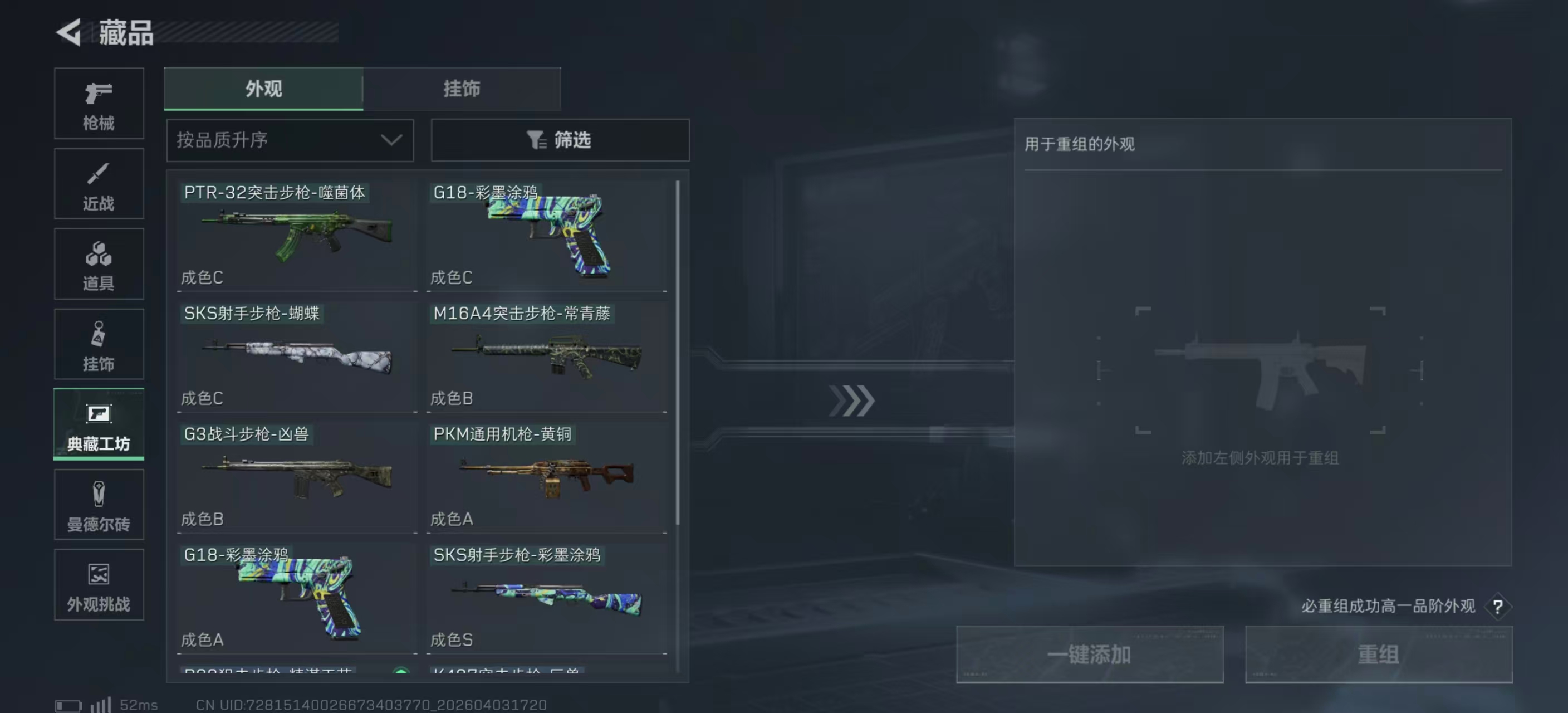Select the 外观 tab
The height and width of the screenshot is (713, 1568).
click(263, 89)
